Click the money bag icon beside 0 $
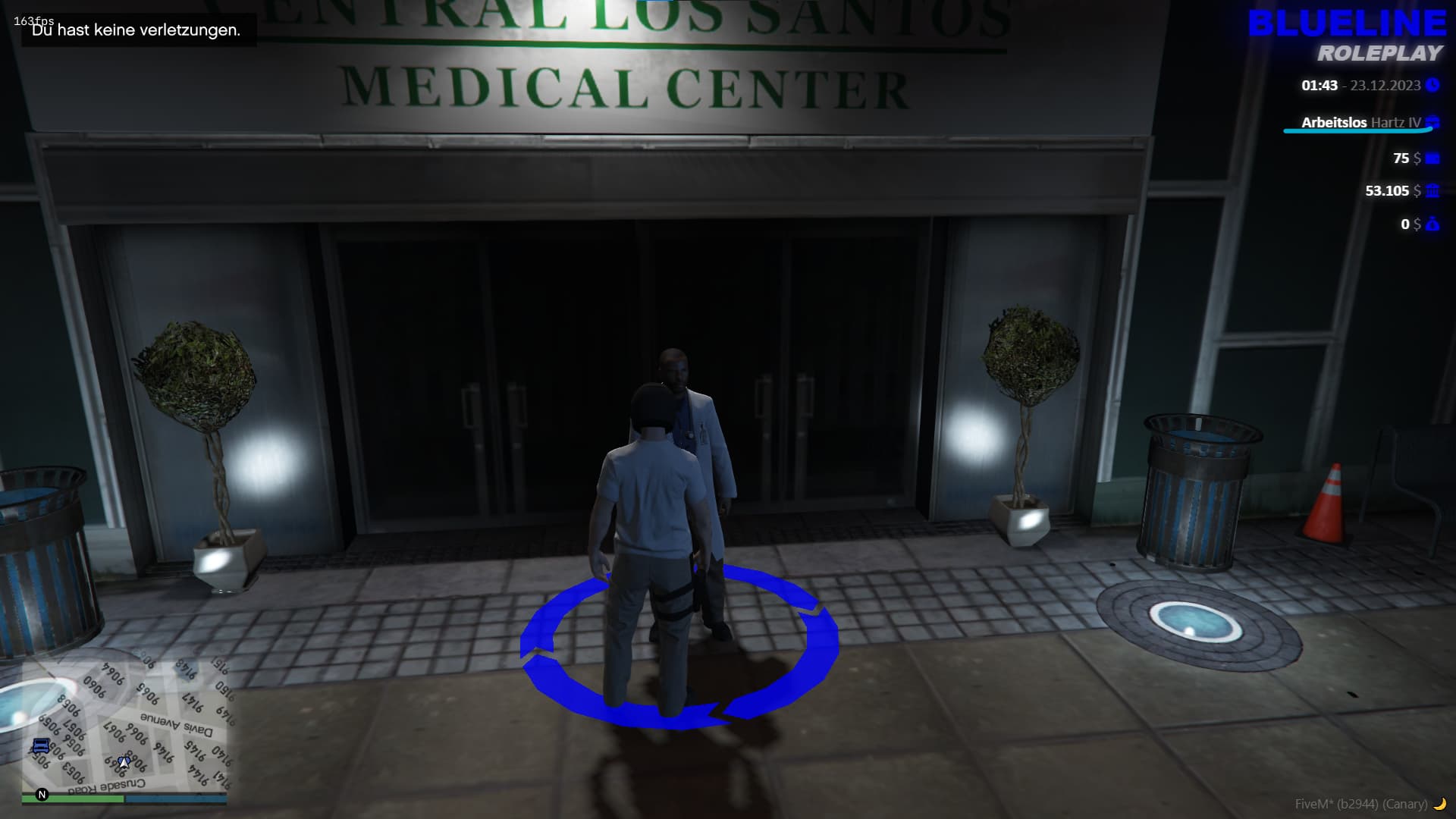The width and height of the screenshot is (1456, 819). (1432, 224)
